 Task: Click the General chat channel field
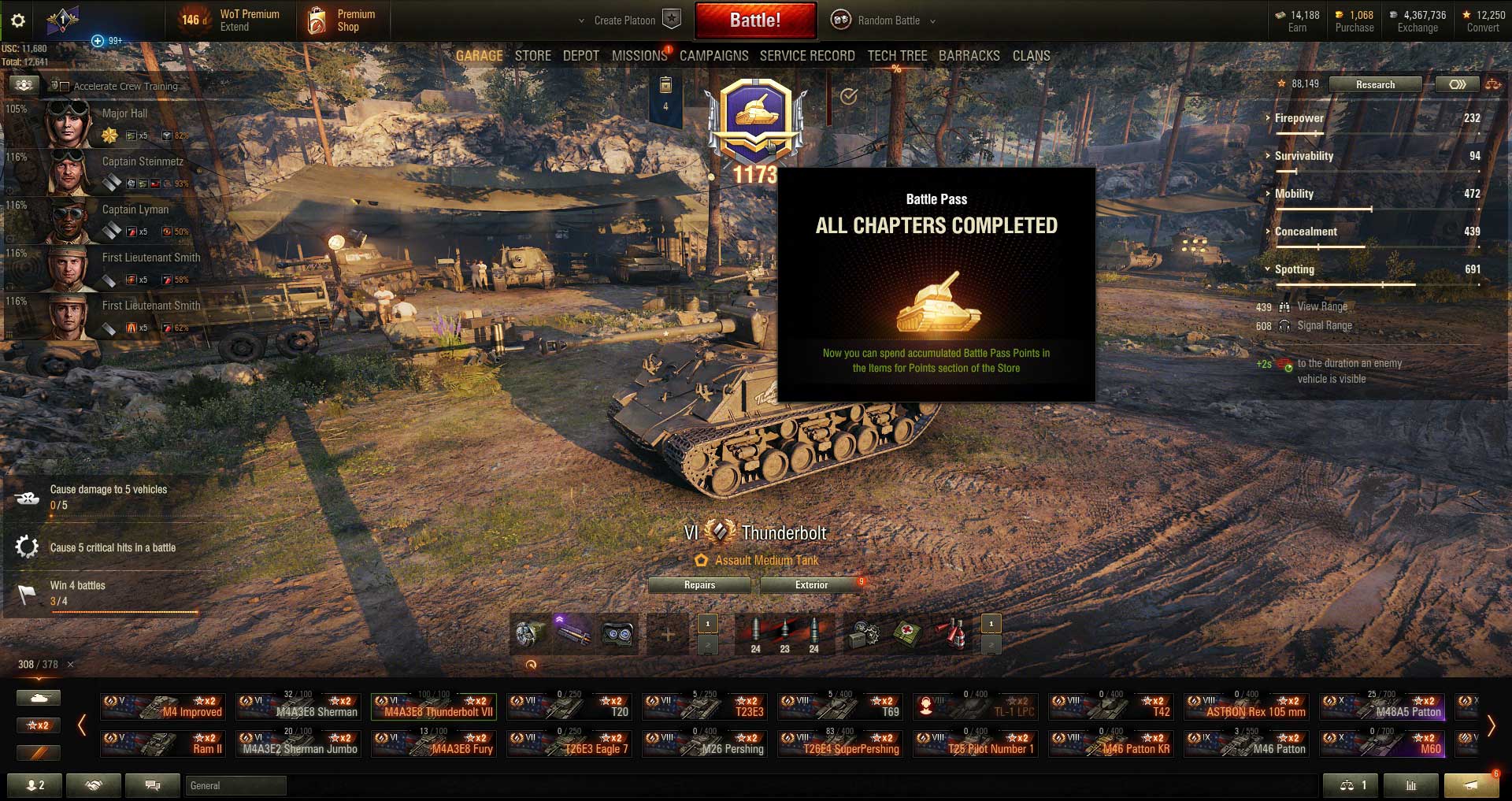235,785
